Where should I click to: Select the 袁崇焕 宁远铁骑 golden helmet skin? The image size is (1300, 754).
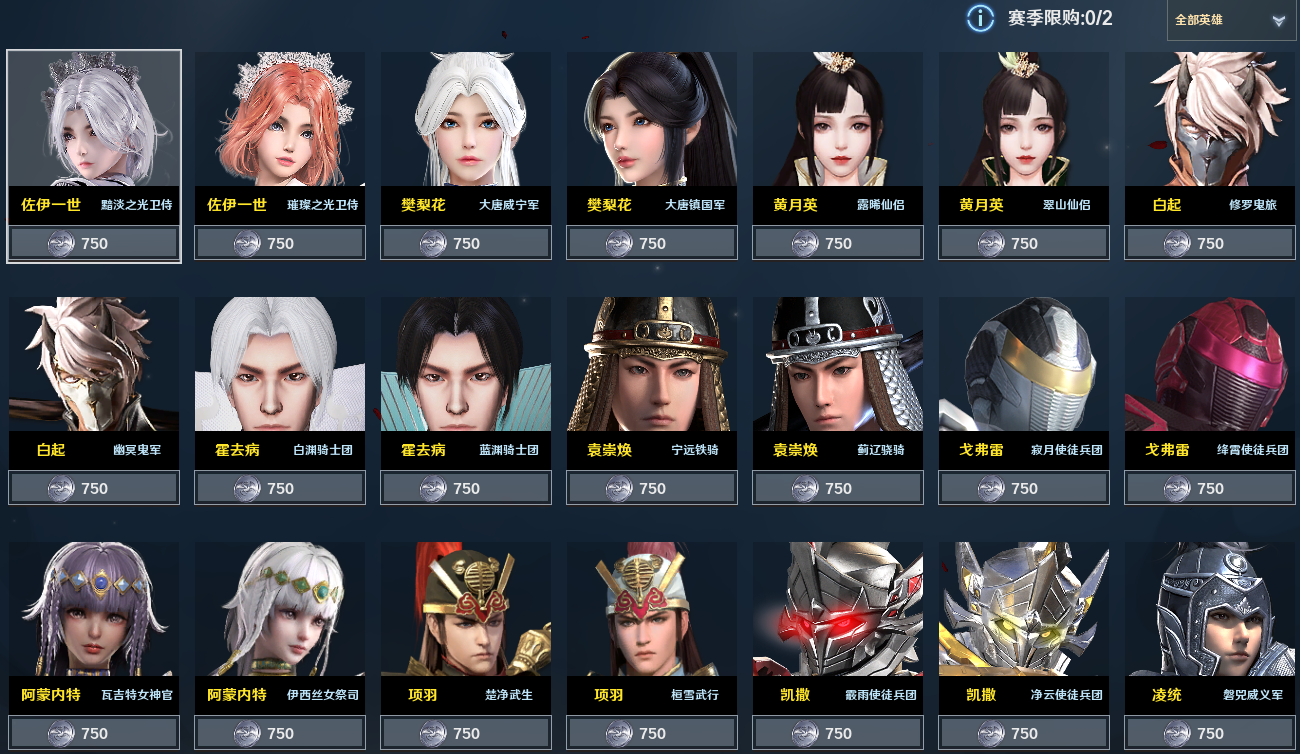click(652, 365)
